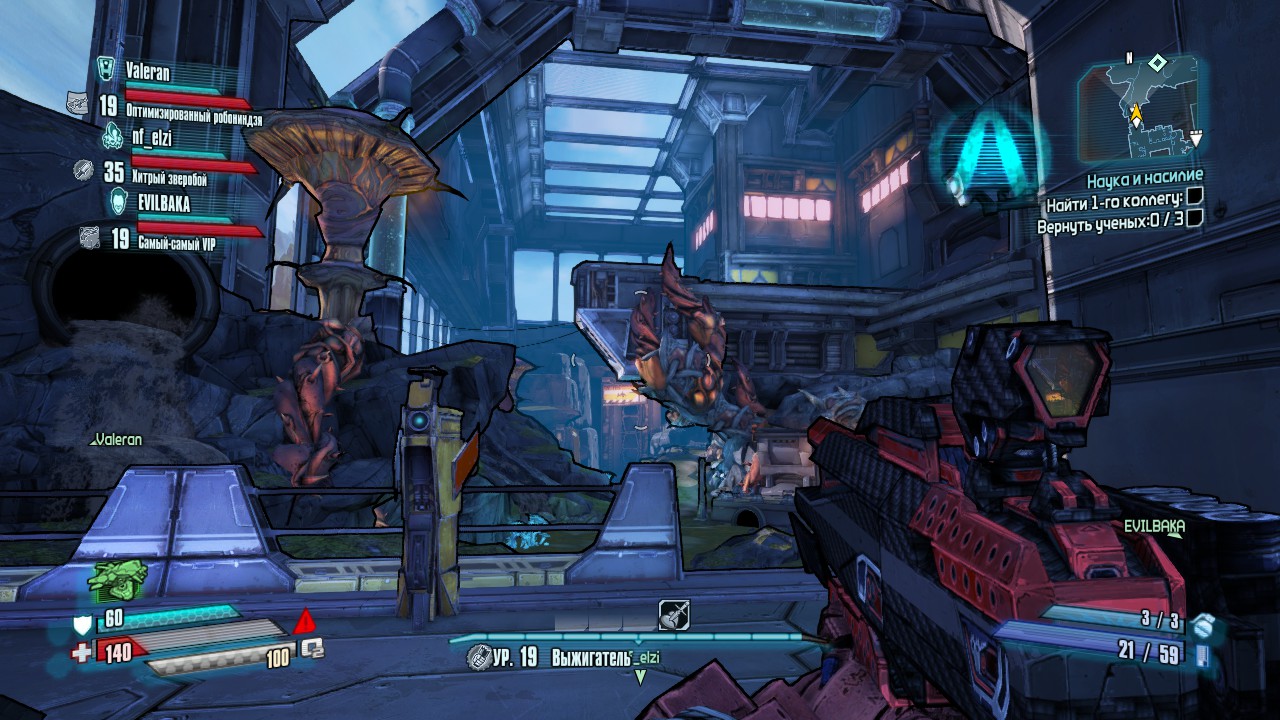Click the red oxygen warning triangle
1280x720 pixels.
[306, 622]
